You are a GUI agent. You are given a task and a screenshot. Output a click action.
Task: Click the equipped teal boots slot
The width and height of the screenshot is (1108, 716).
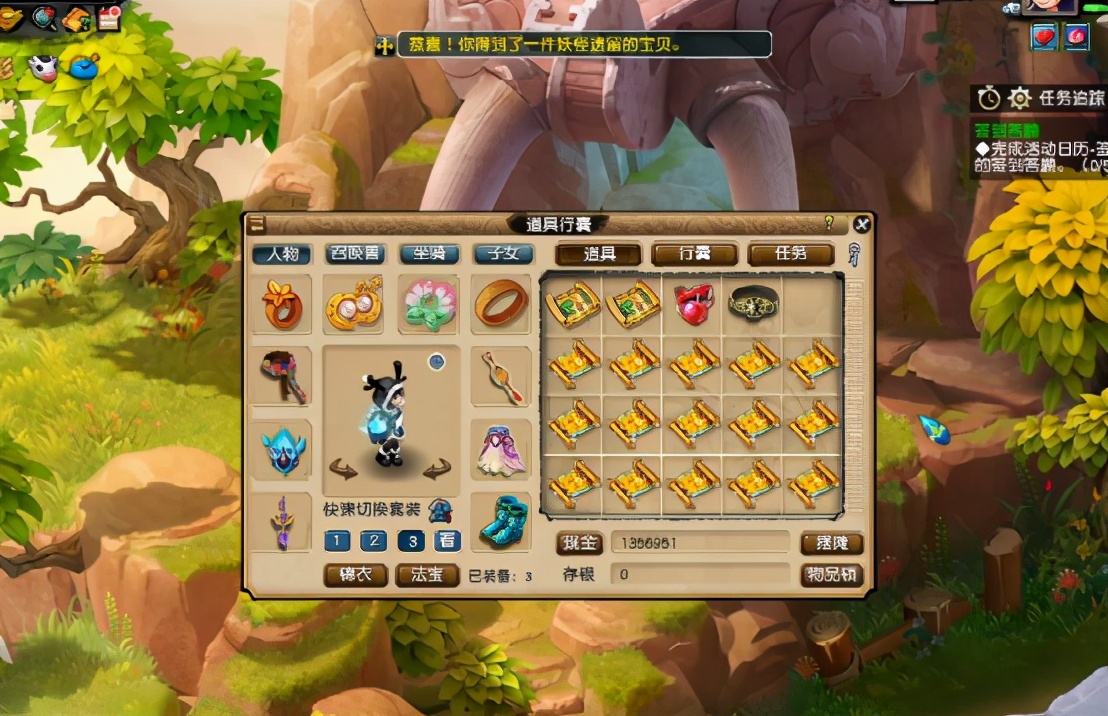pos(502,521)
